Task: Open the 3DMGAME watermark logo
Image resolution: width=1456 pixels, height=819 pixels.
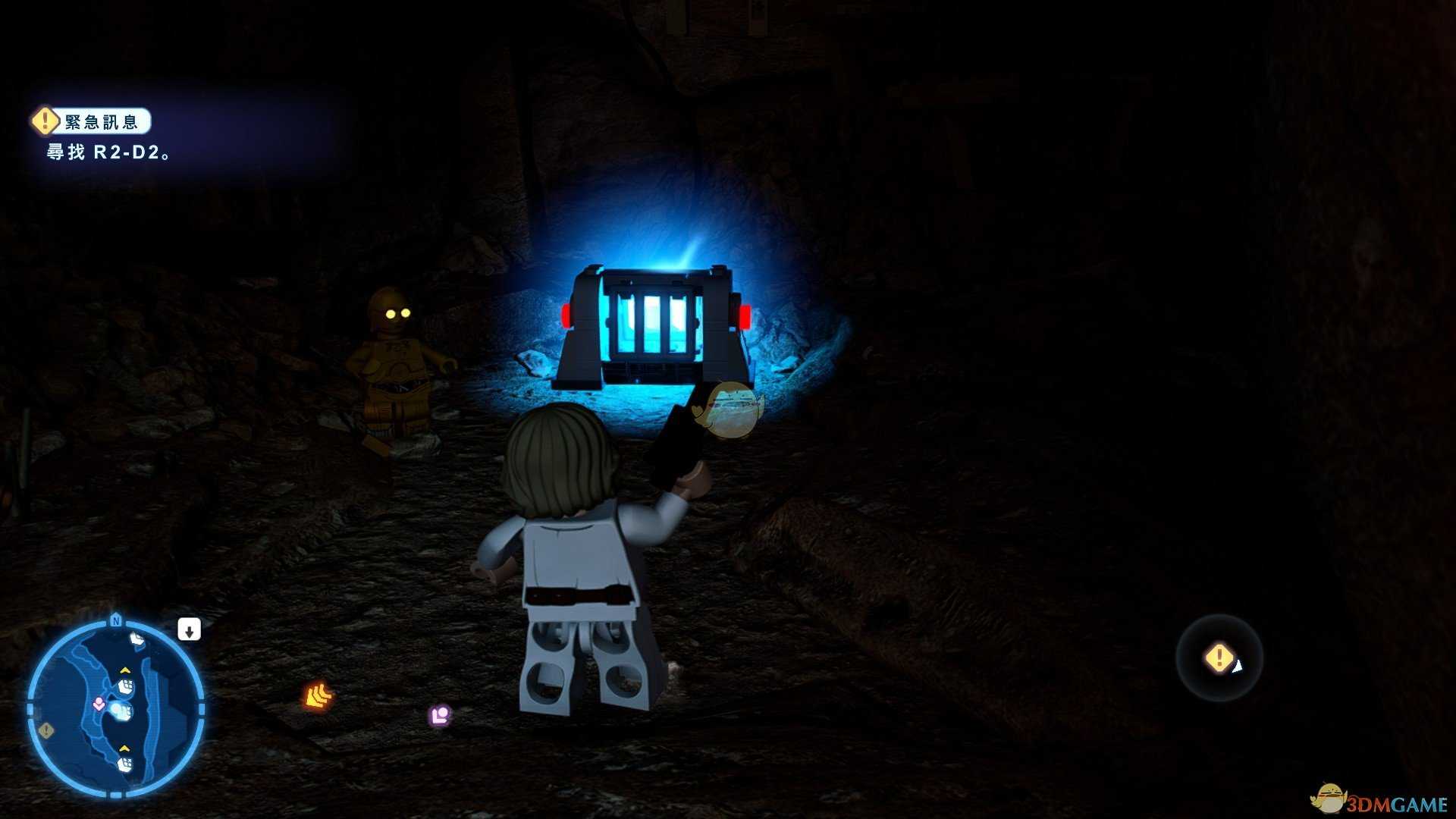Action: pyautogui.click(x=1379, y=801)
